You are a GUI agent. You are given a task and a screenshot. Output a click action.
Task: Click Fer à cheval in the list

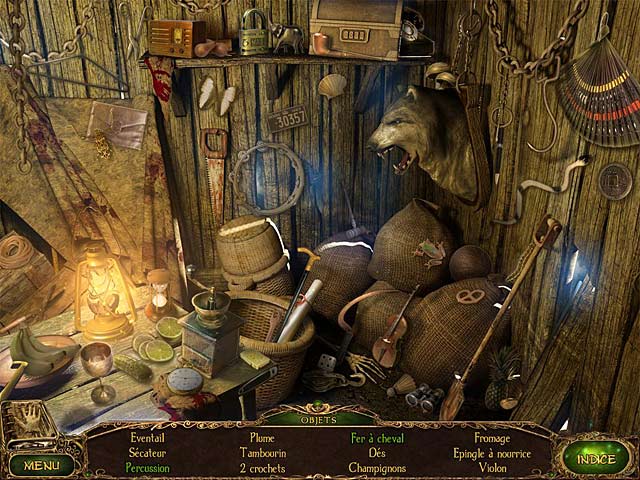click(x=377, y=438)
